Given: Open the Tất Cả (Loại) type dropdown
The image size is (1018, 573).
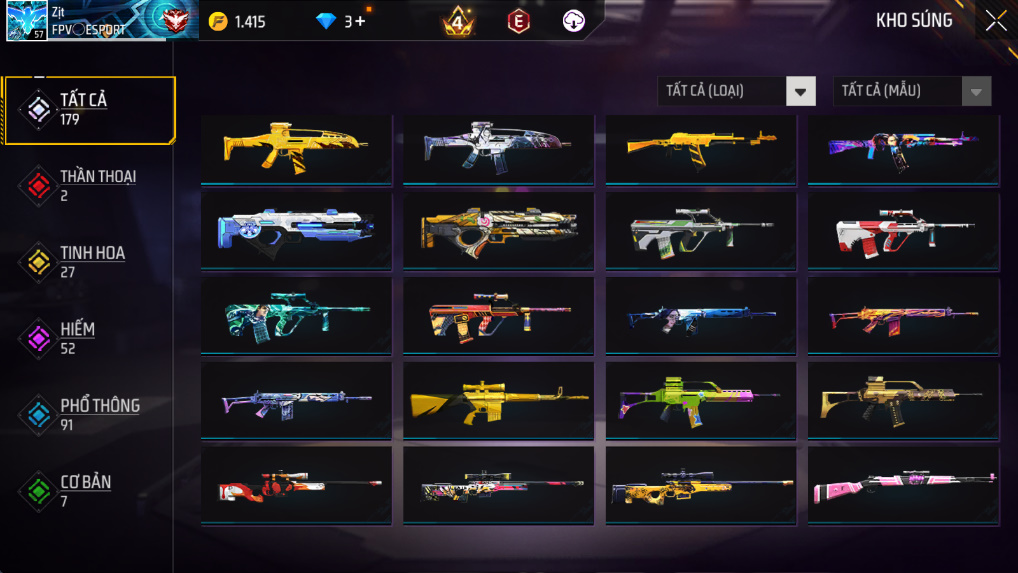Looking at the screenshot, I should 736,91.
